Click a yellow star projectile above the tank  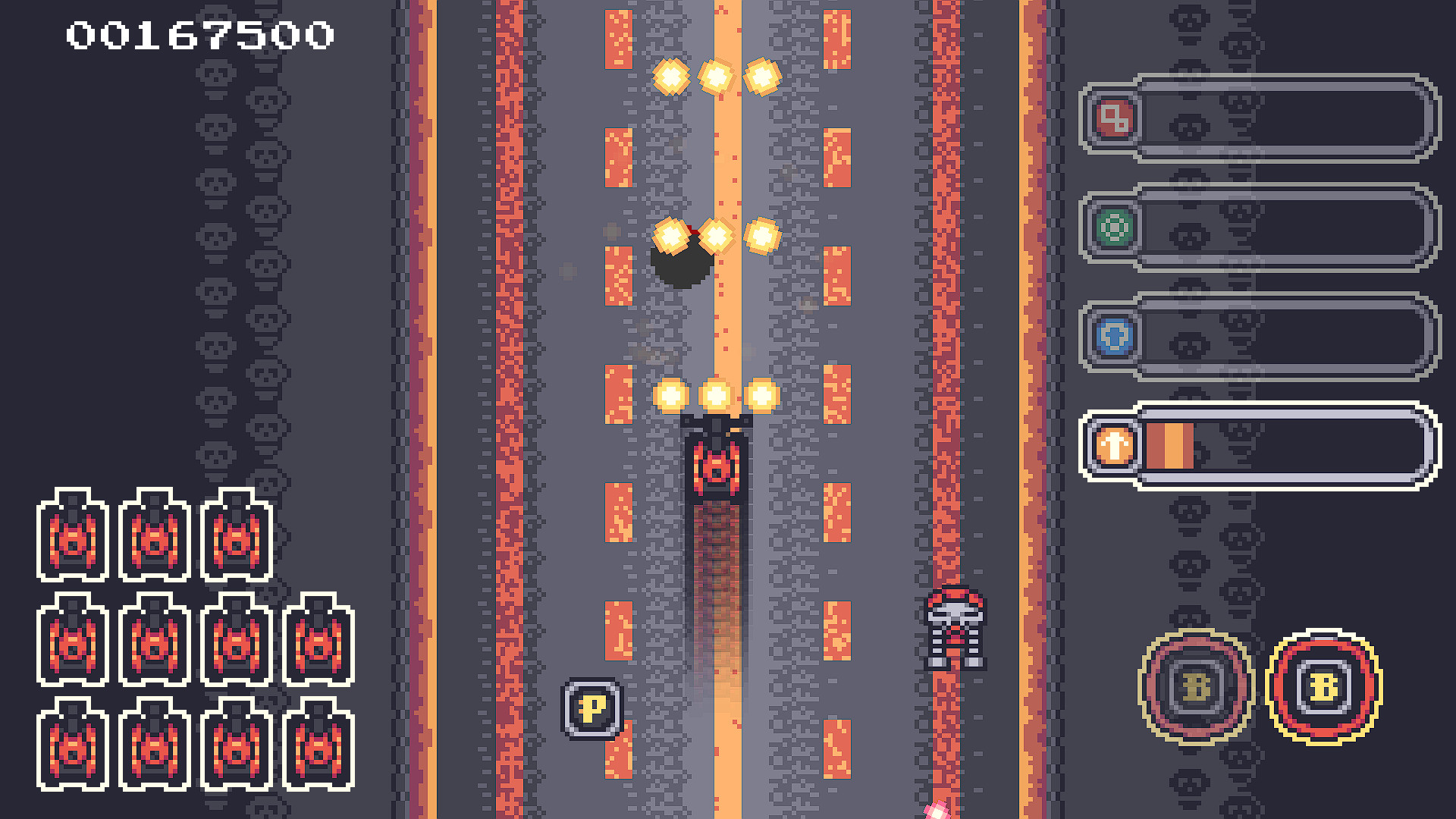(715, 395)
